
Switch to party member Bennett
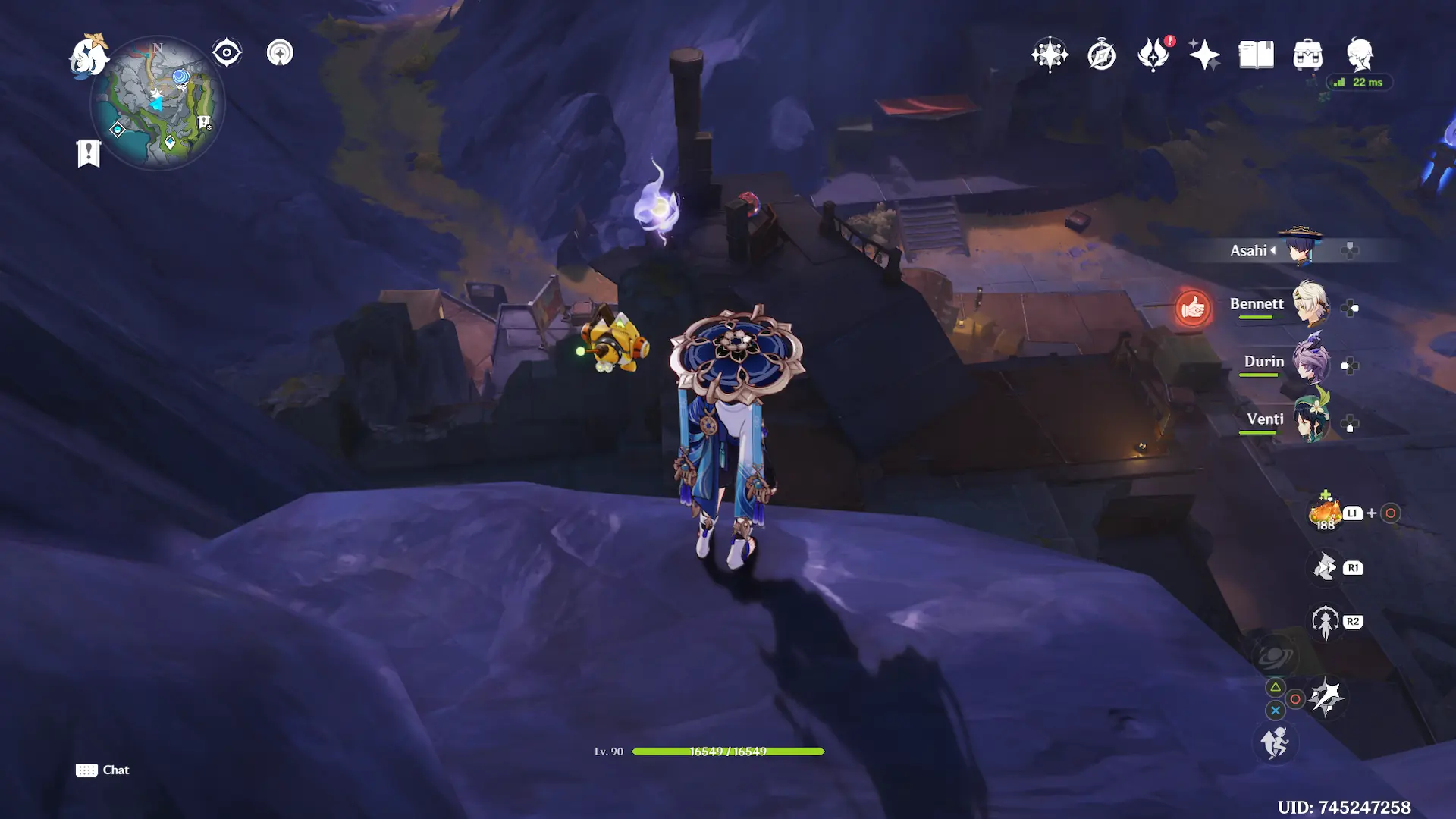pos(1310,305)
